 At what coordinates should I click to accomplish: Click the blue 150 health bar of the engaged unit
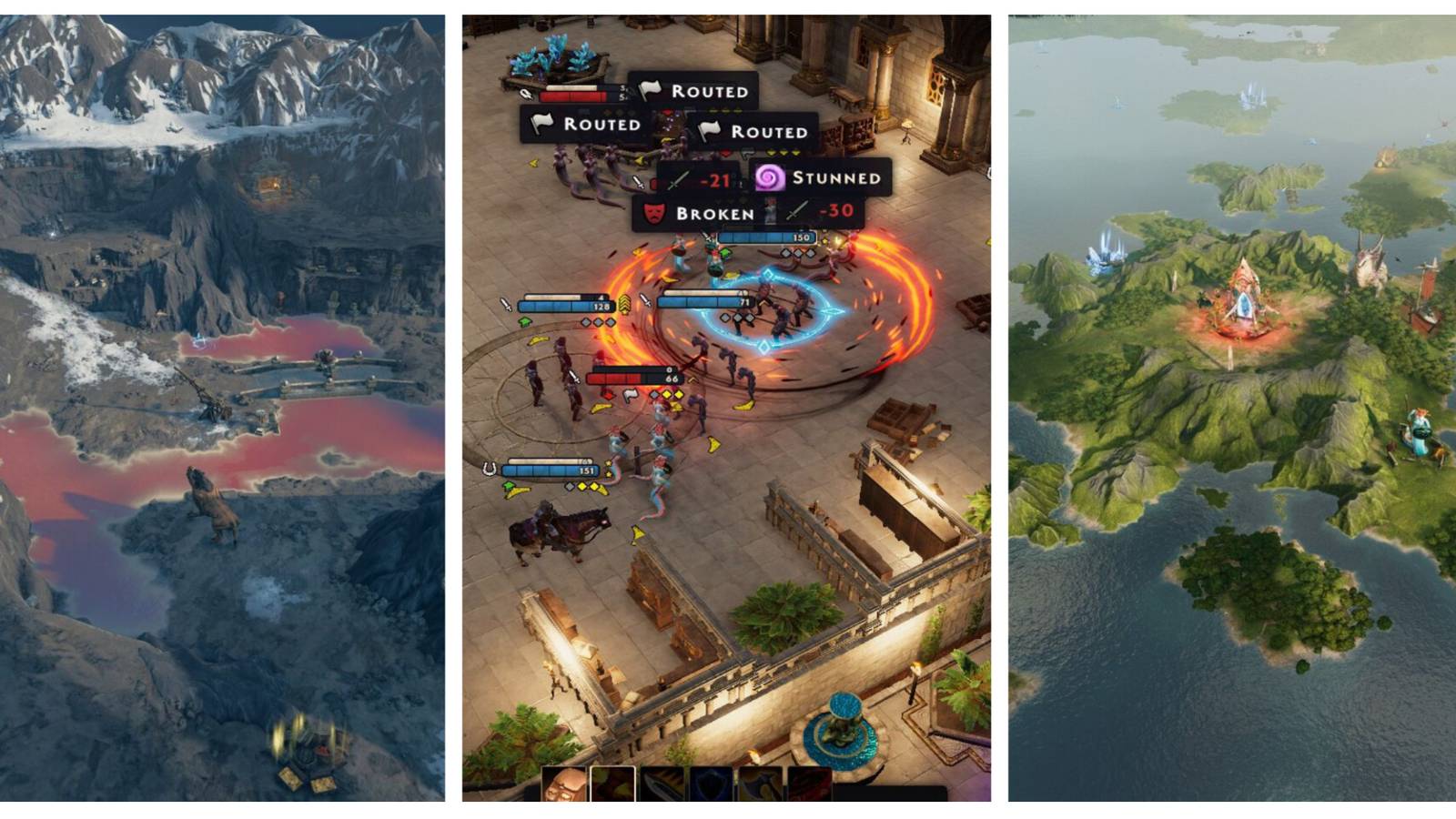768,238
